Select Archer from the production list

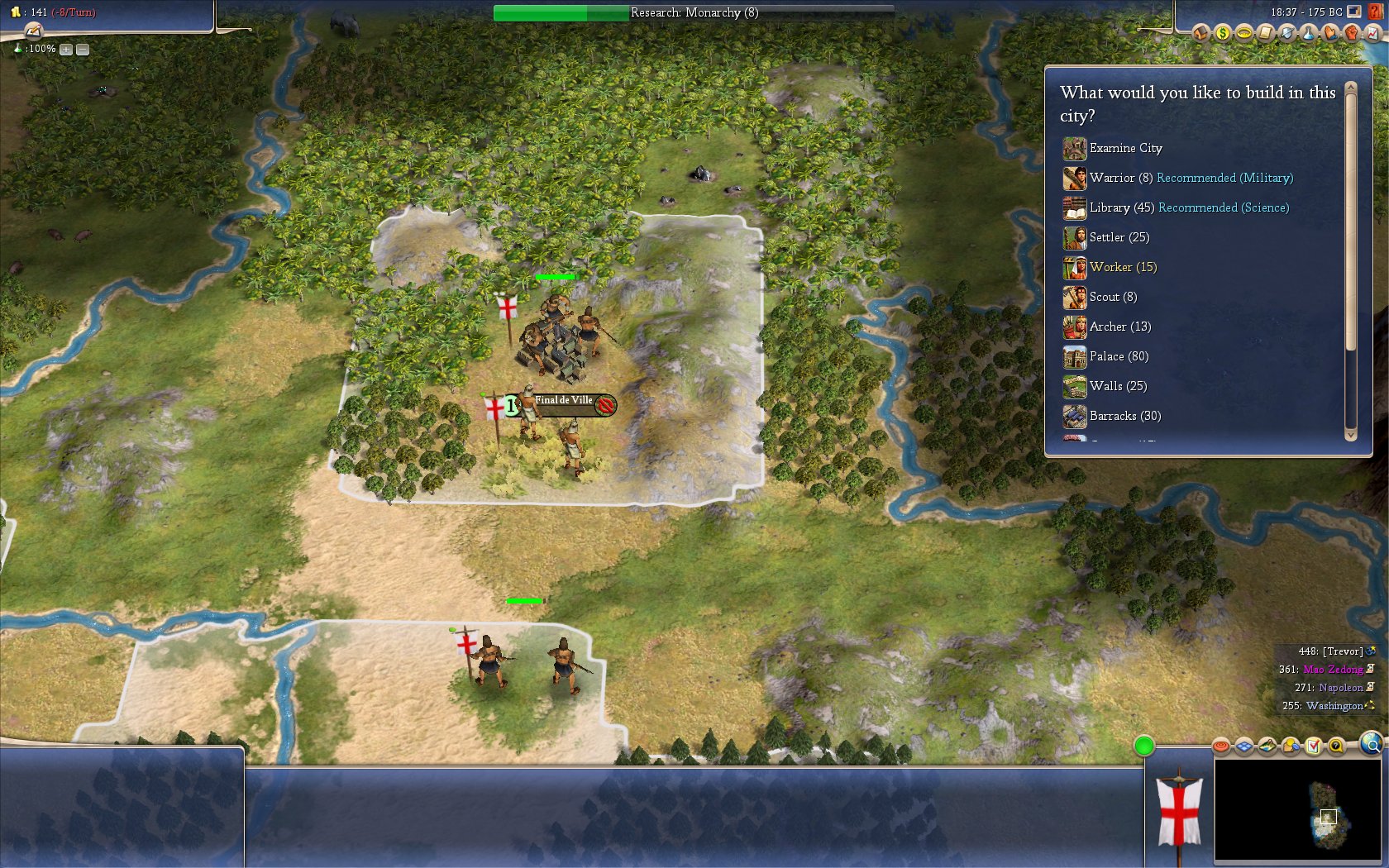point(1107,327)
